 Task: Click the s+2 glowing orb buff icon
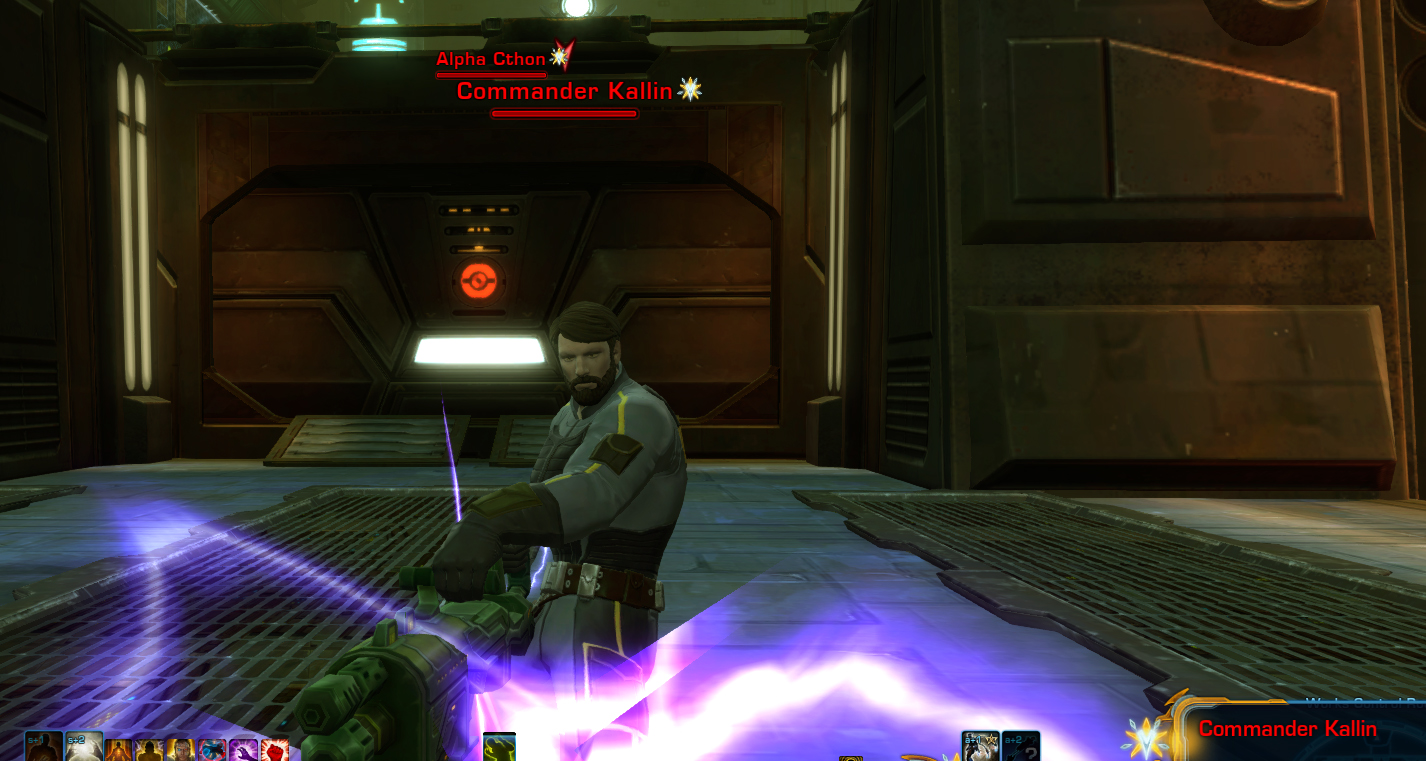pyautogui.click(x=83, y=748)
